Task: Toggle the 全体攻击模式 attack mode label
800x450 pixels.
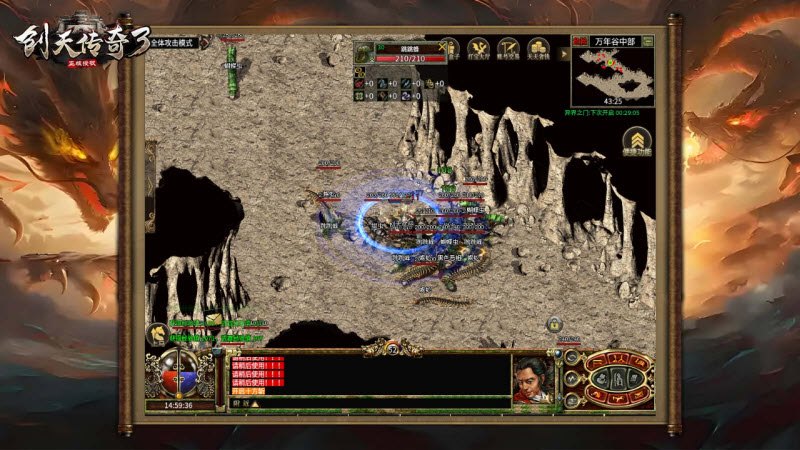Action: (x=178, y=46)
